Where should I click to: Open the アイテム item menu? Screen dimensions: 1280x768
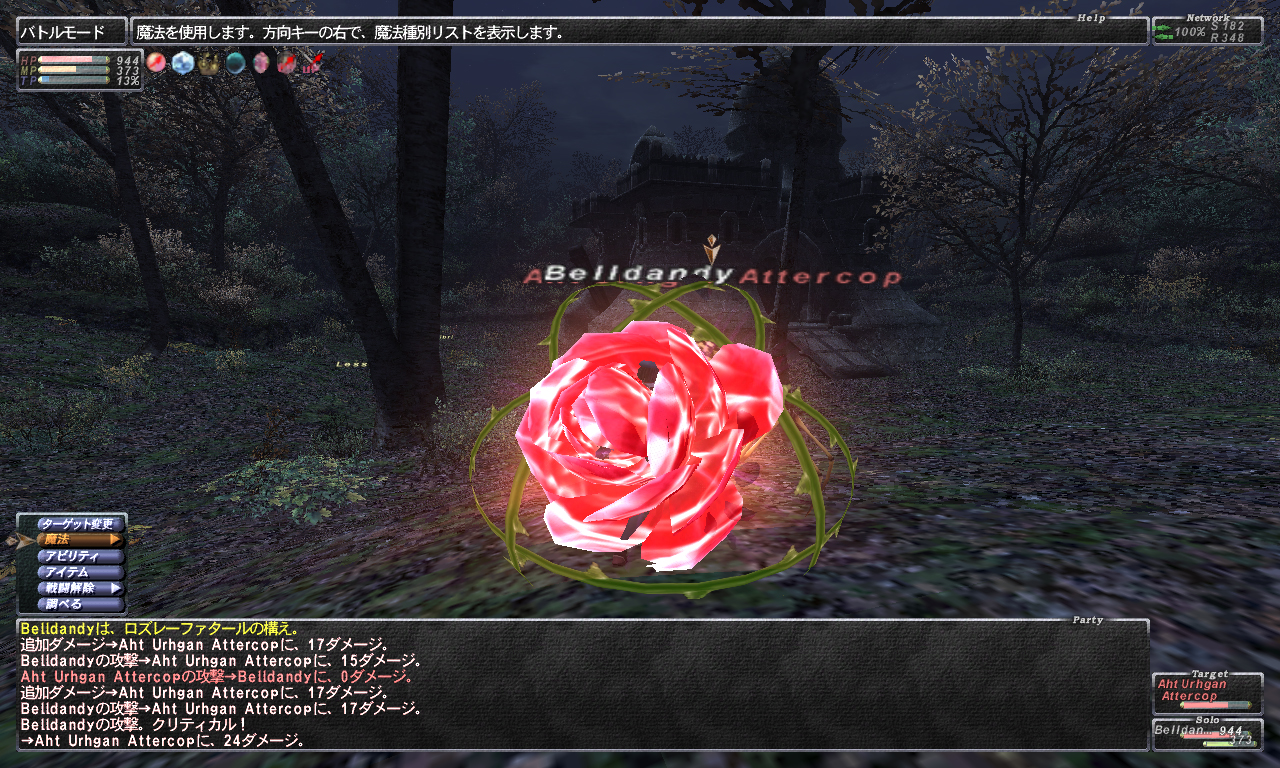point(80,572)
